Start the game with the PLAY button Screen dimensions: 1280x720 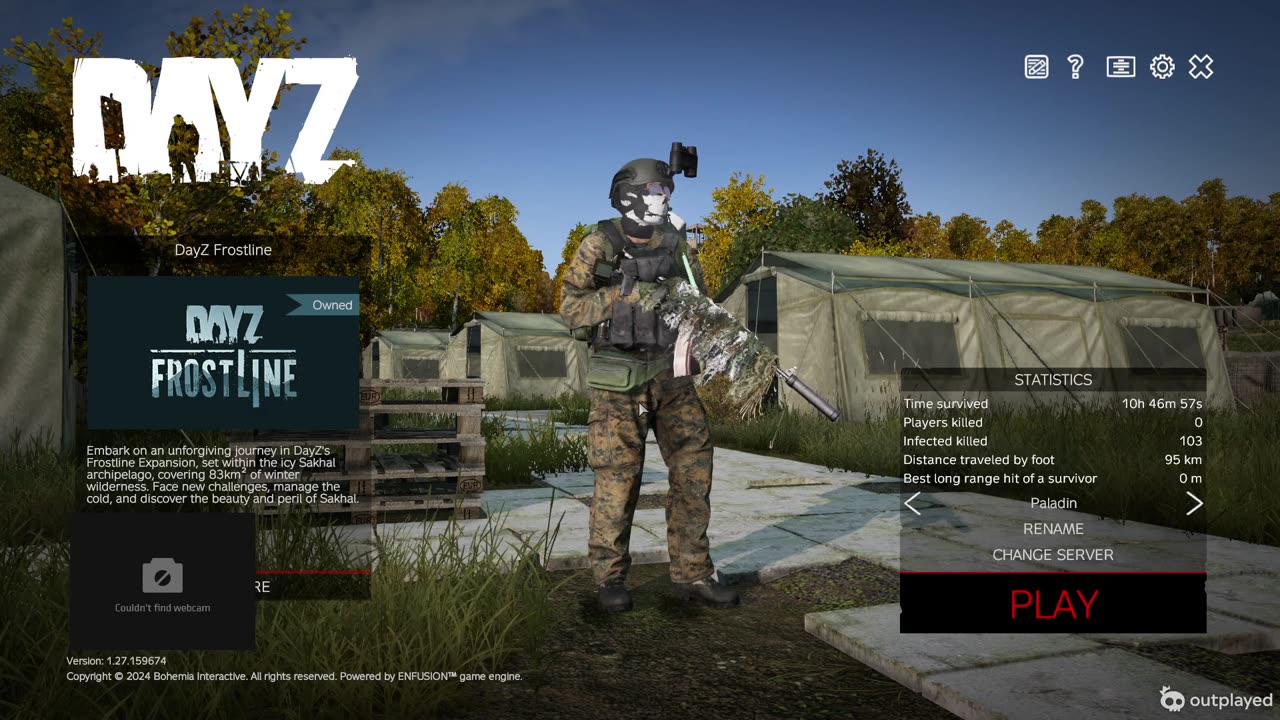click(1053, 604)
